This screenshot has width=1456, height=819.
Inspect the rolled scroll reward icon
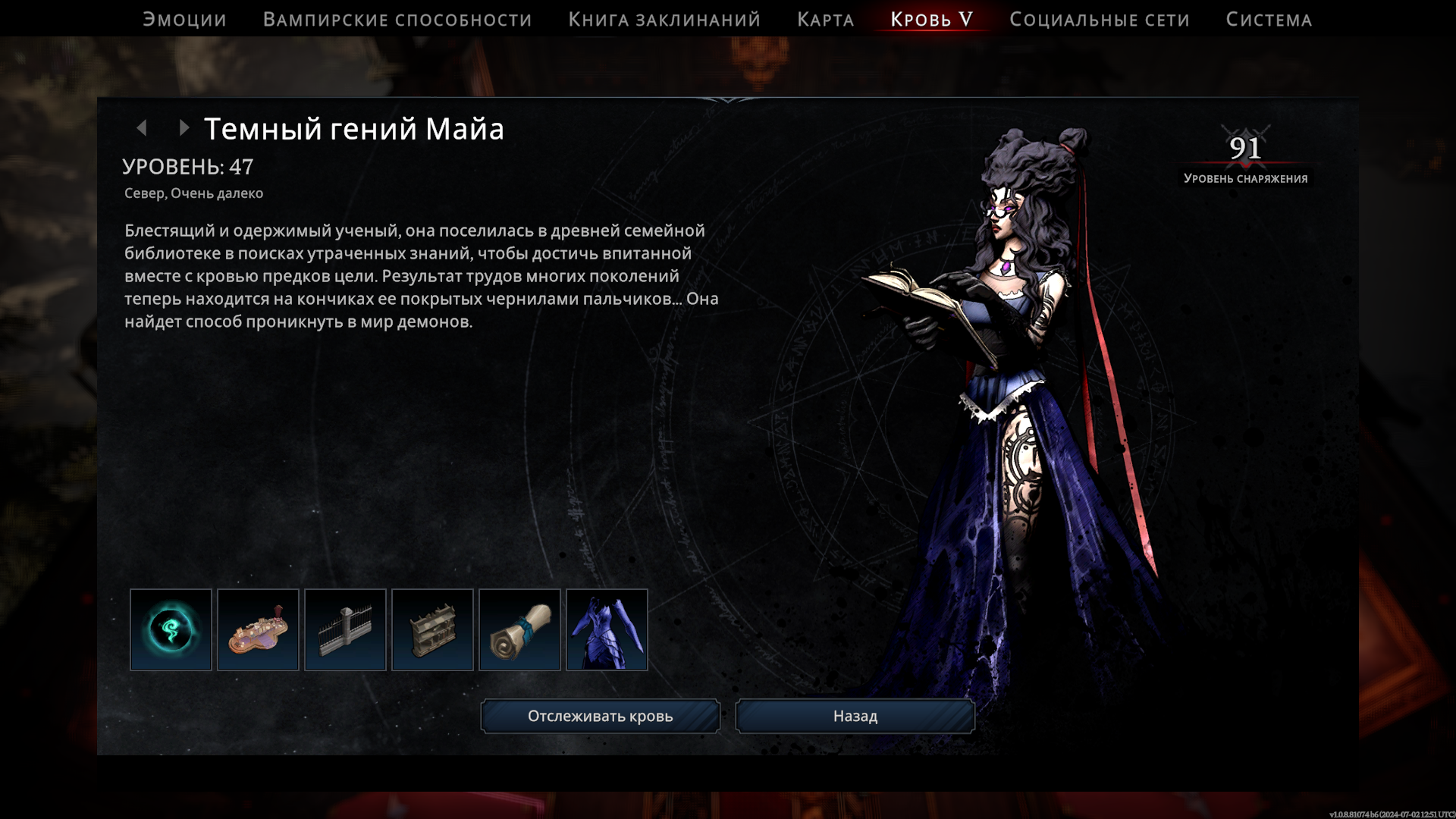click(x=519, y=629)
